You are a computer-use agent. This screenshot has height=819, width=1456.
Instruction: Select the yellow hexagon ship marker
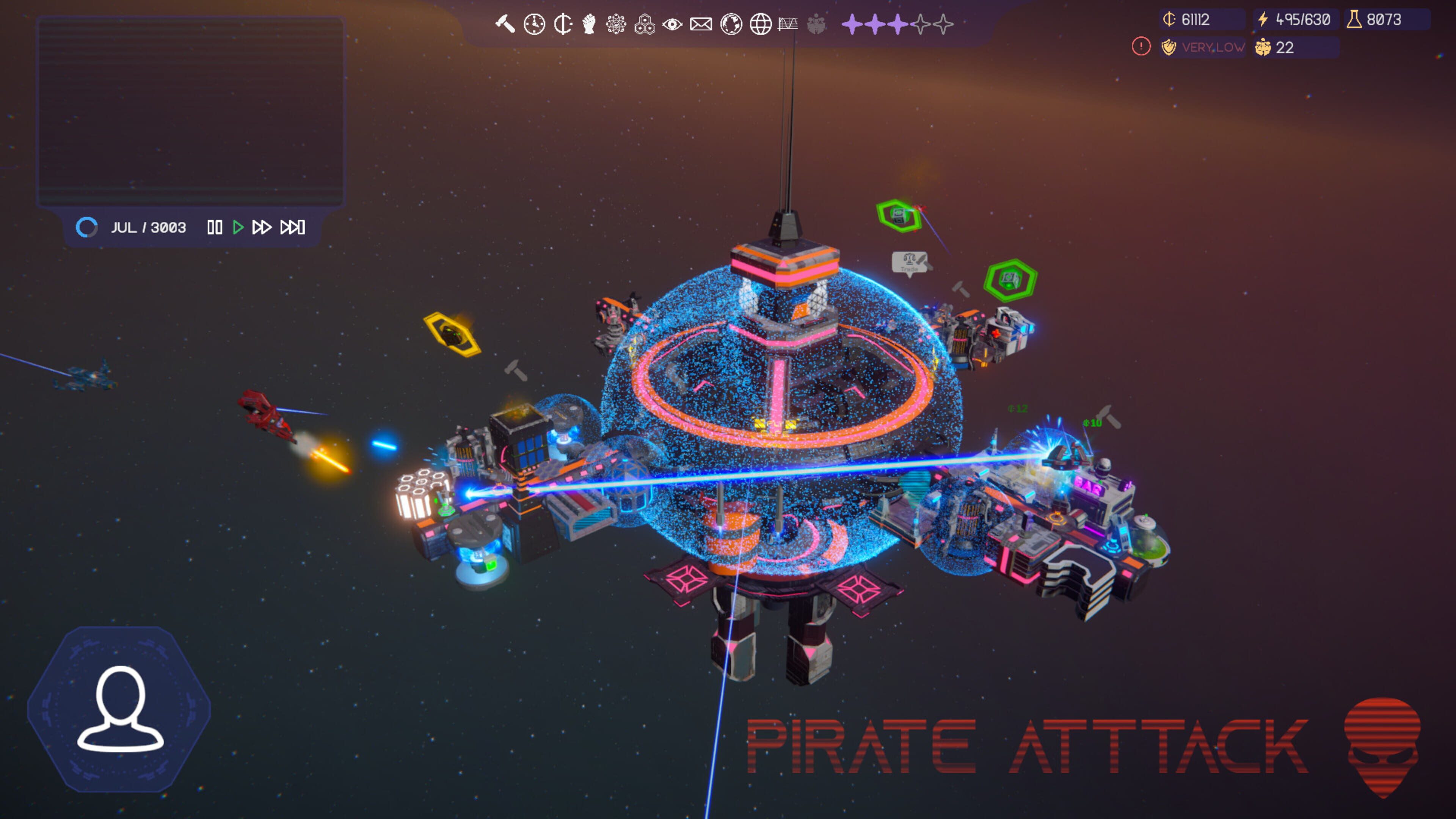(452, 334)
